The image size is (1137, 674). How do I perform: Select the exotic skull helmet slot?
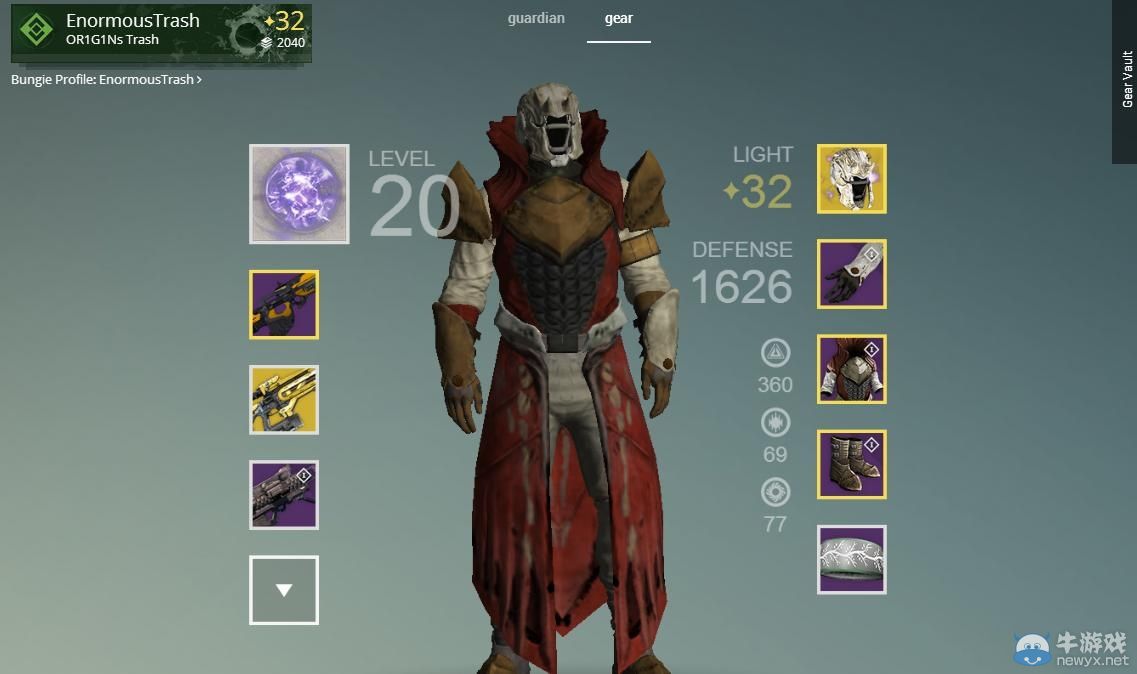coord(852,179)
